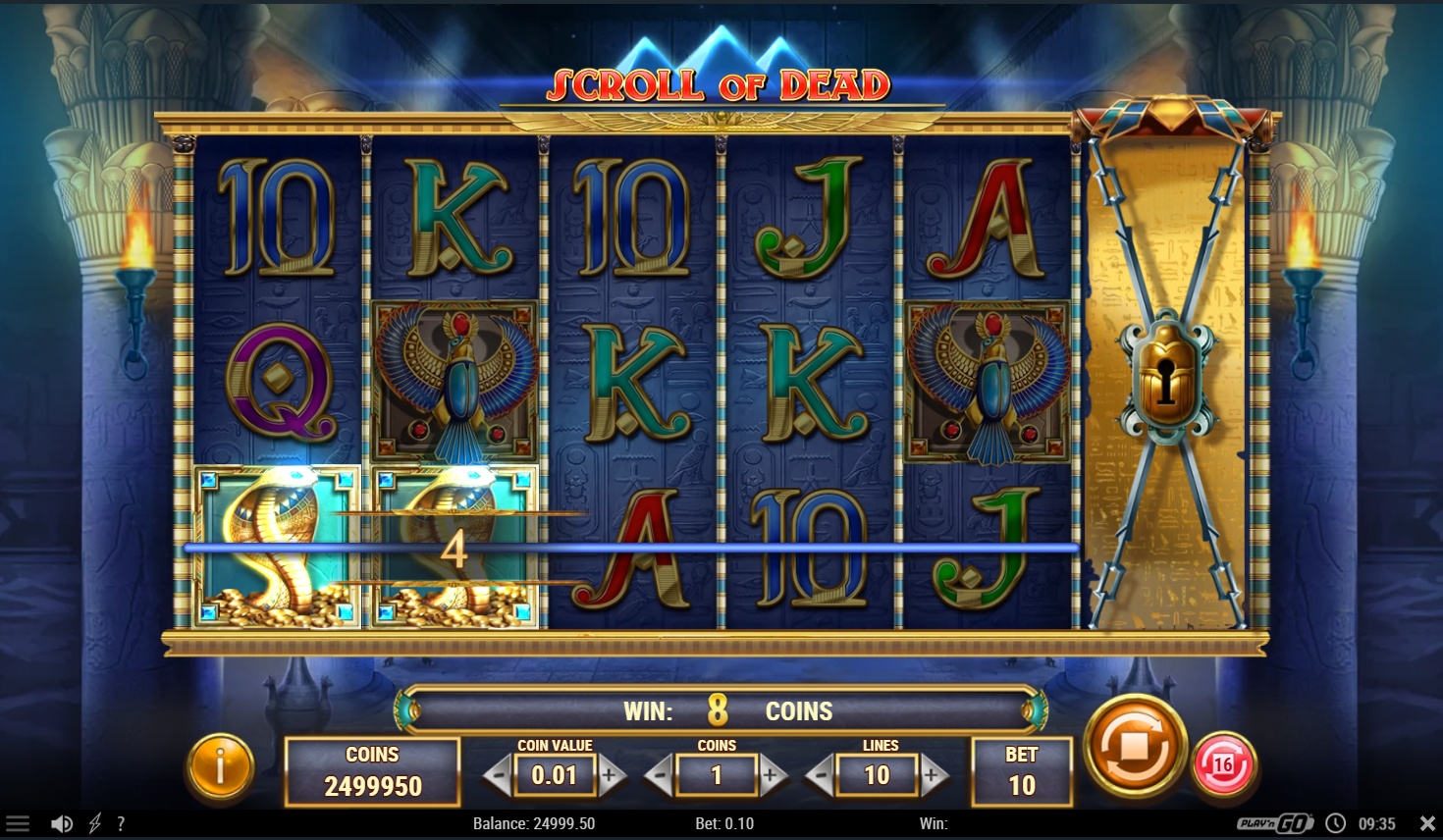
Task: Increase the number of coins
Action: [x=771, y=775]
